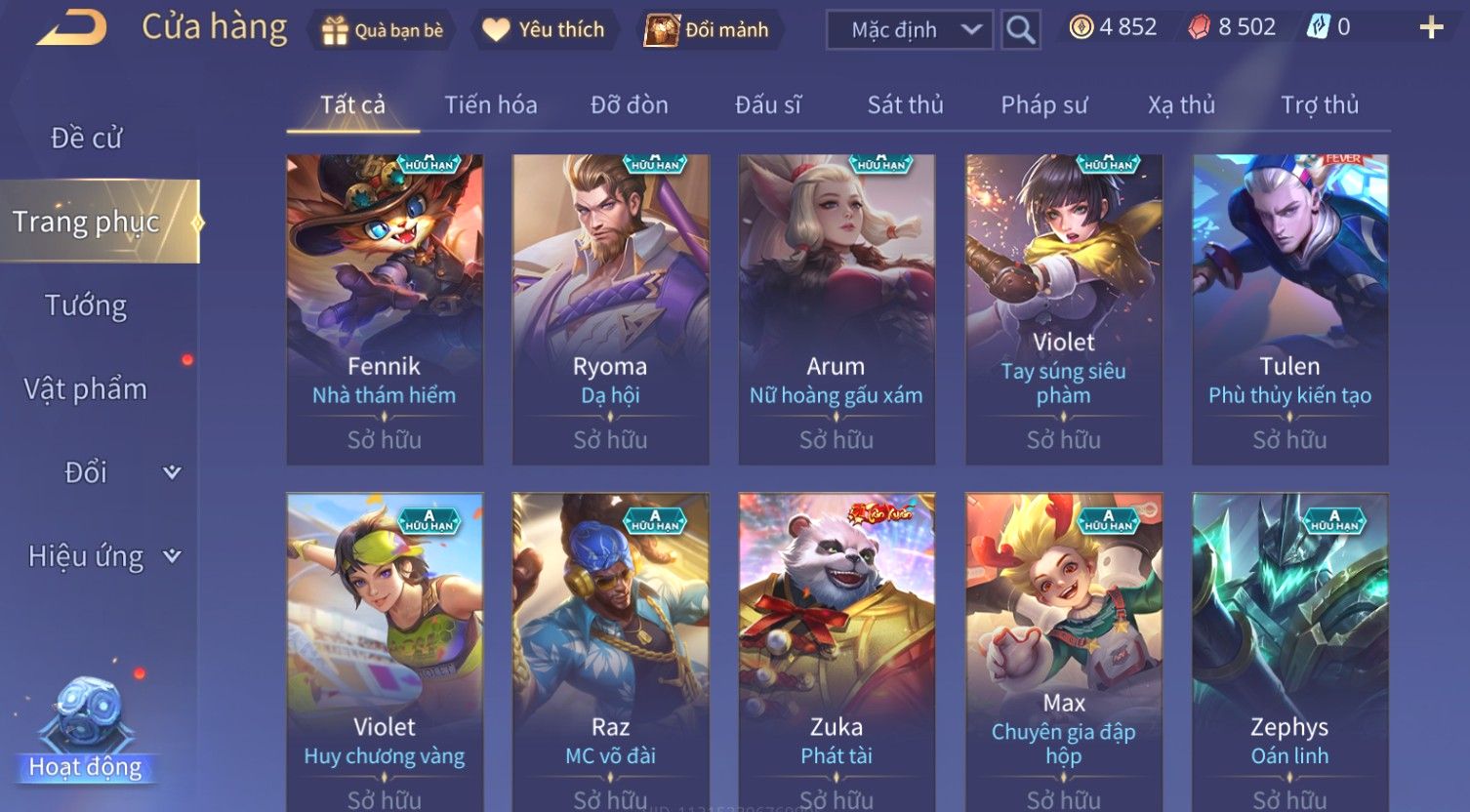This screenshot has height=812, width=1470.
Task: Show the Sát thủ skins tab
Action: [x=905, y=105]
